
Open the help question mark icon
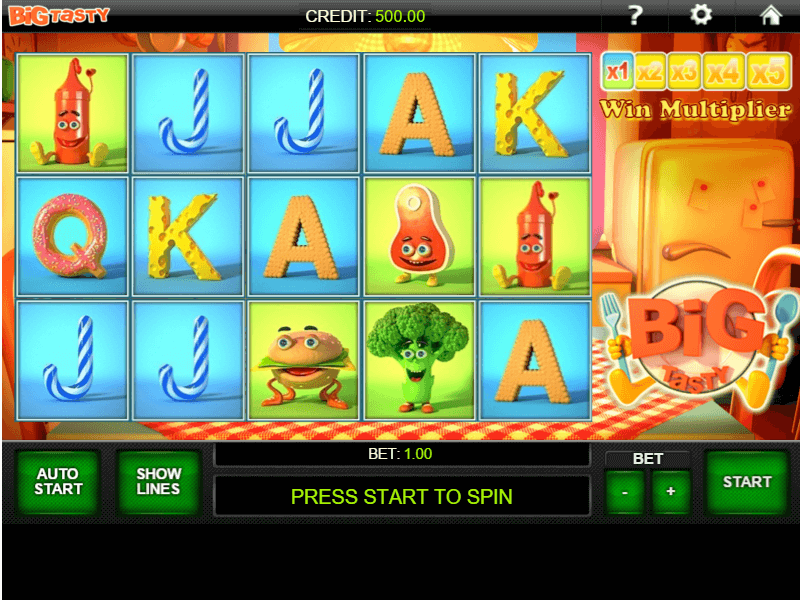coord(634,15)
